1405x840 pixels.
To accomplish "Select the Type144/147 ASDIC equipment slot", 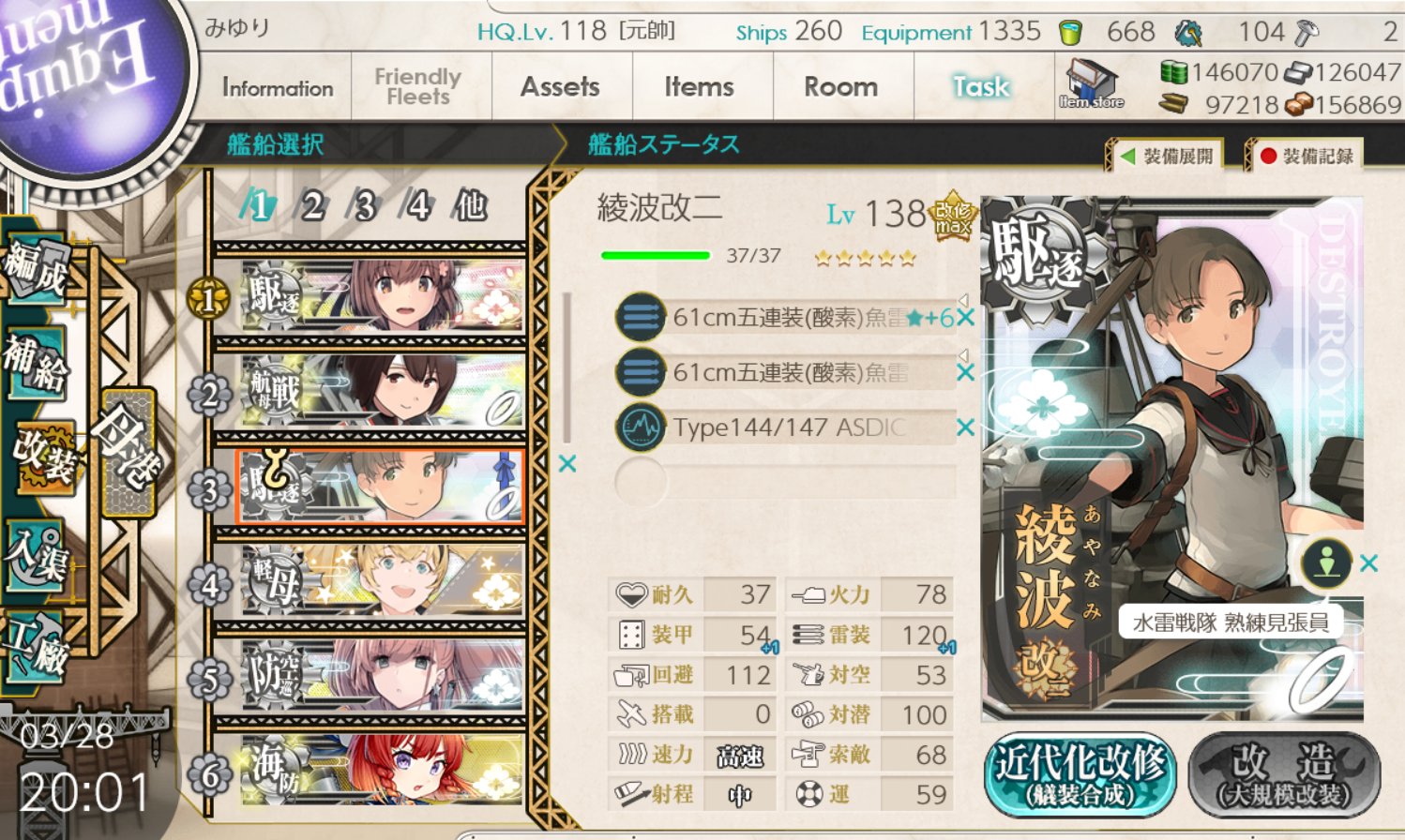I will (788, 427).
